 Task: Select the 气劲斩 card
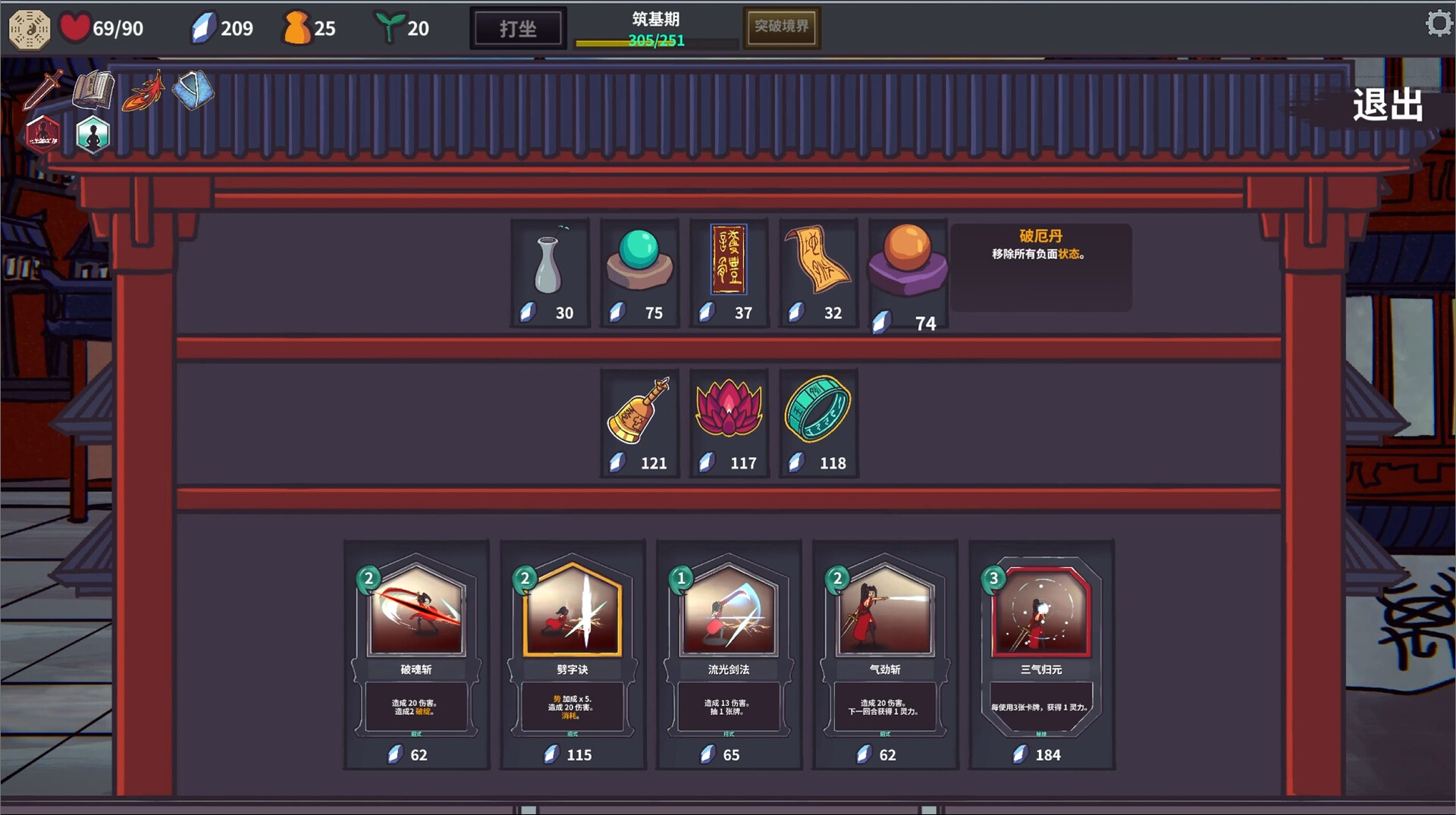click(885, 654)
